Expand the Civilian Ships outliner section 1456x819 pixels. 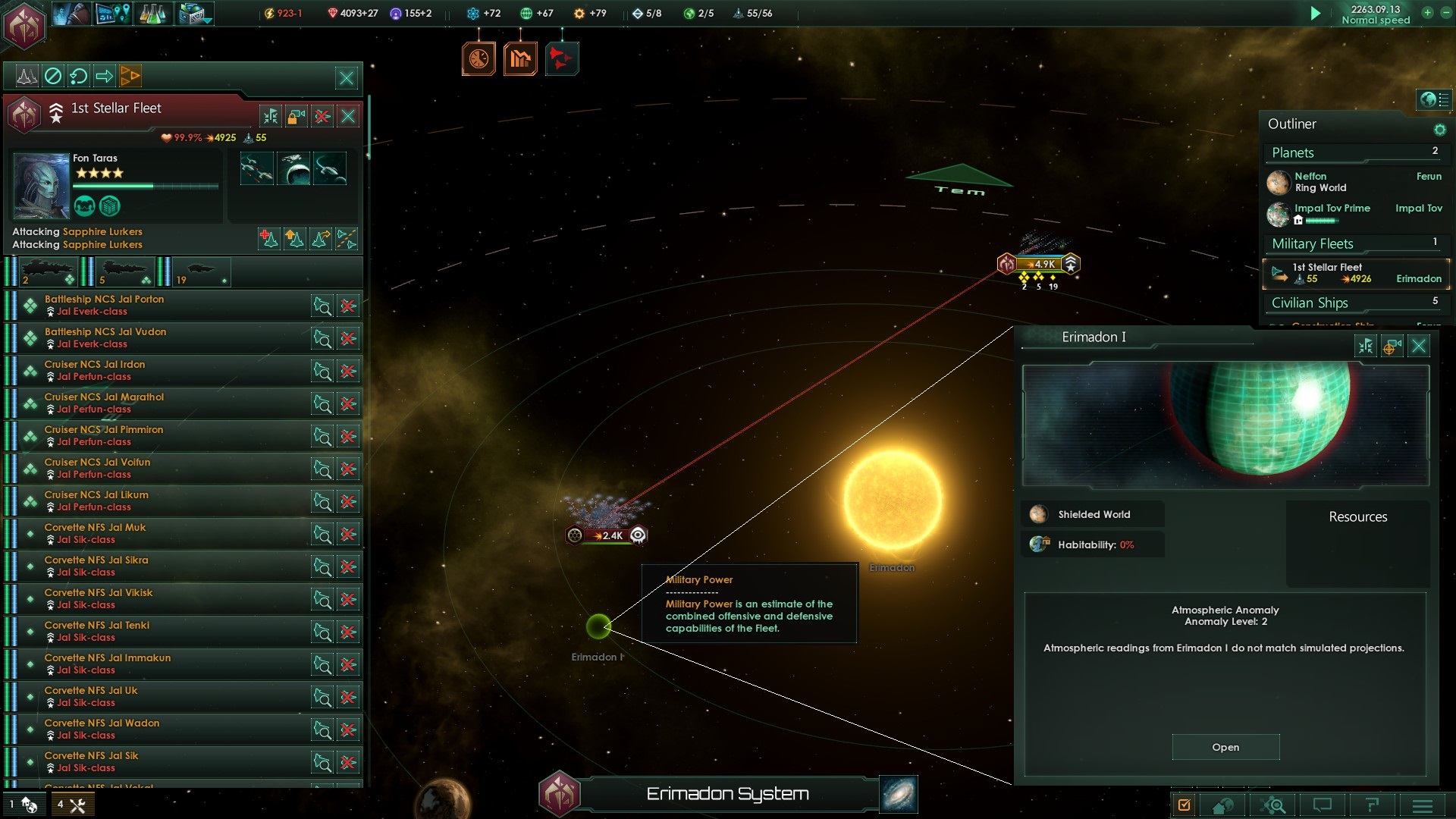[1310, 303]
